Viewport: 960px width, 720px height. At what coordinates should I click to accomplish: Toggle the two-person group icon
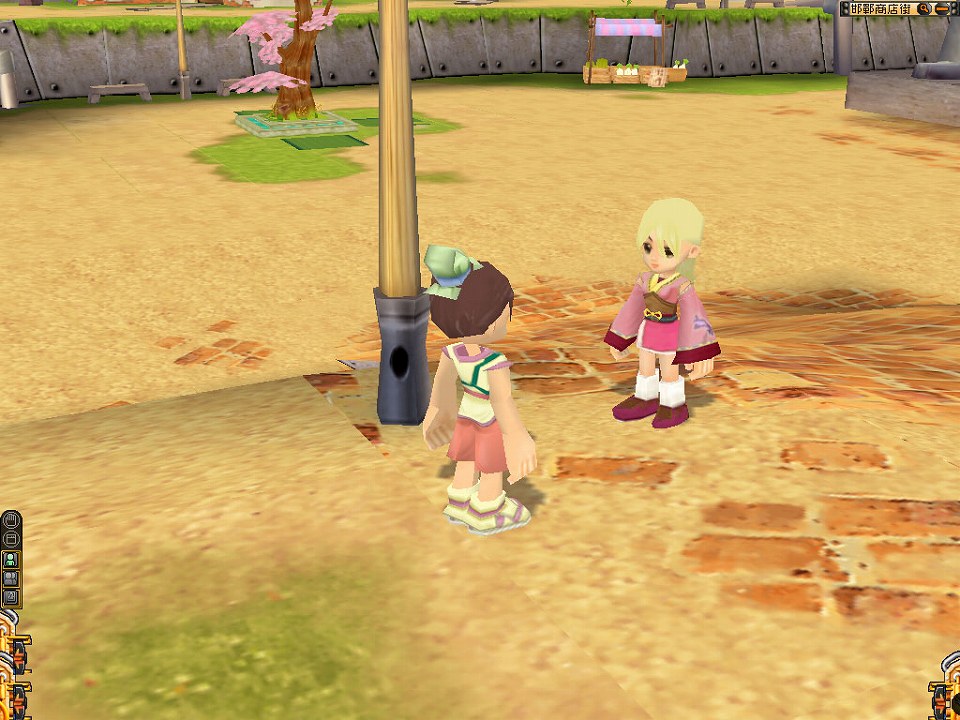[11, 578]
